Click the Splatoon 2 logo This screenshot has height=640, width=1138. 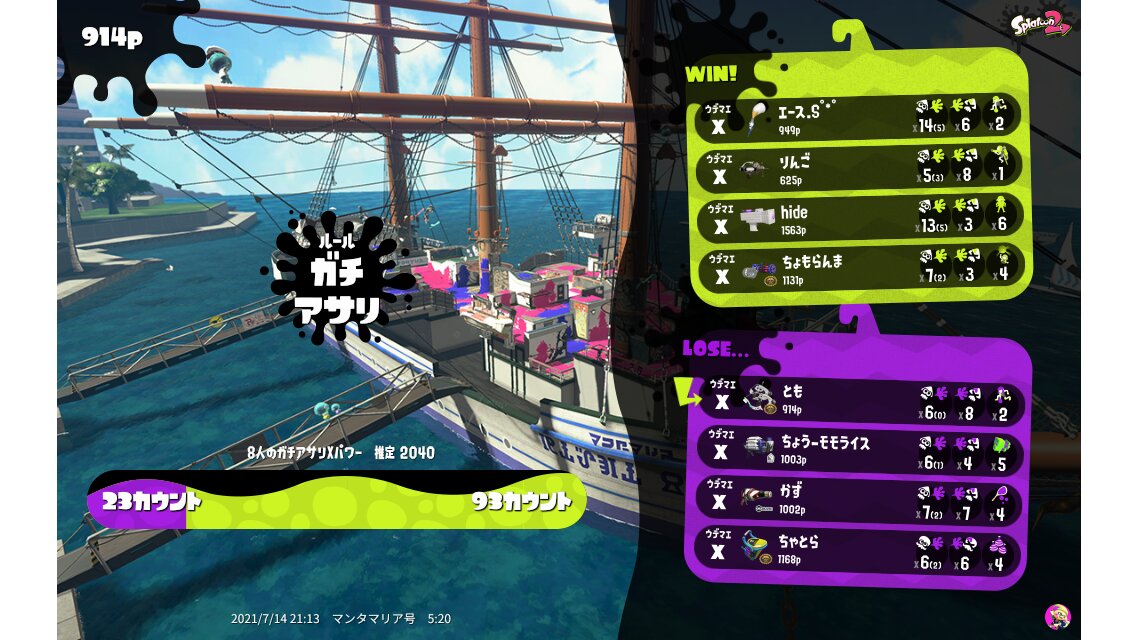pyautogui.click(x=1038, y=24)
